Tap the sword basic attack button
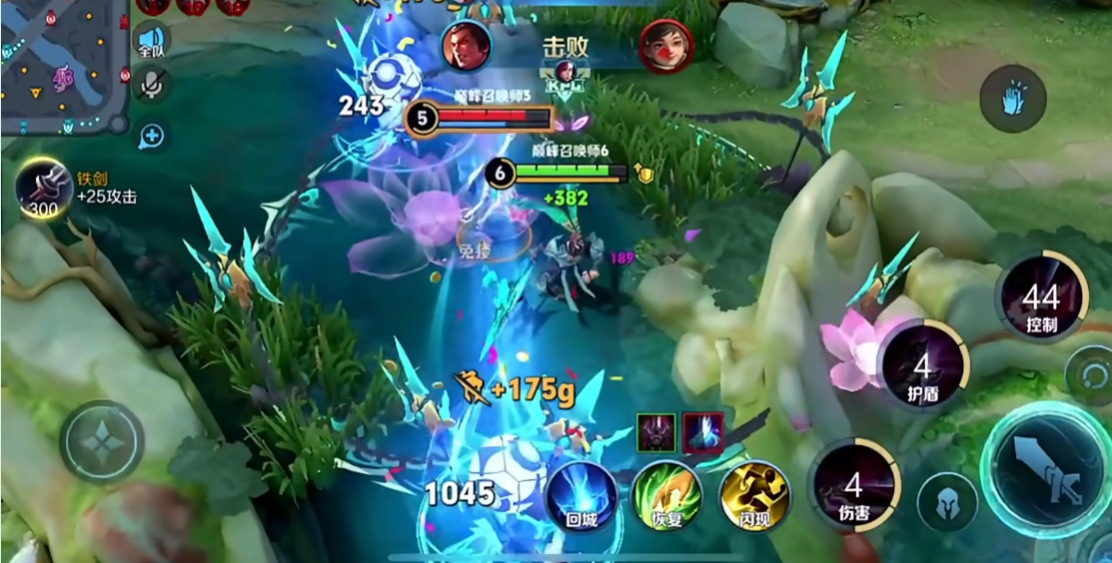The image size is (1112, 563). click(1045, 469)
